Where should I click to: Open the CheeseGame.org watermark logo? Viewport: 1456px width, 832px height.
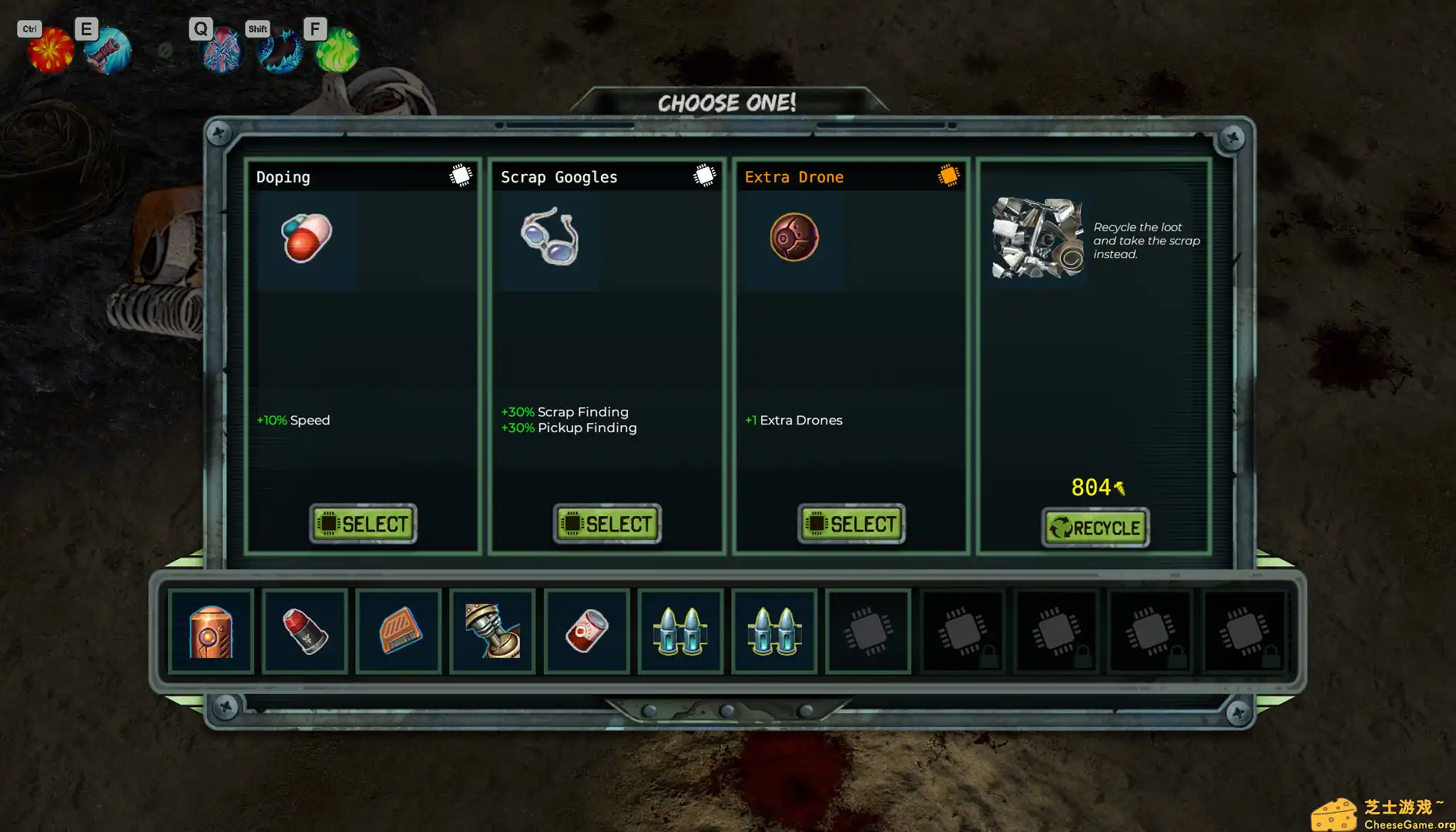[x=1383, y=815]
